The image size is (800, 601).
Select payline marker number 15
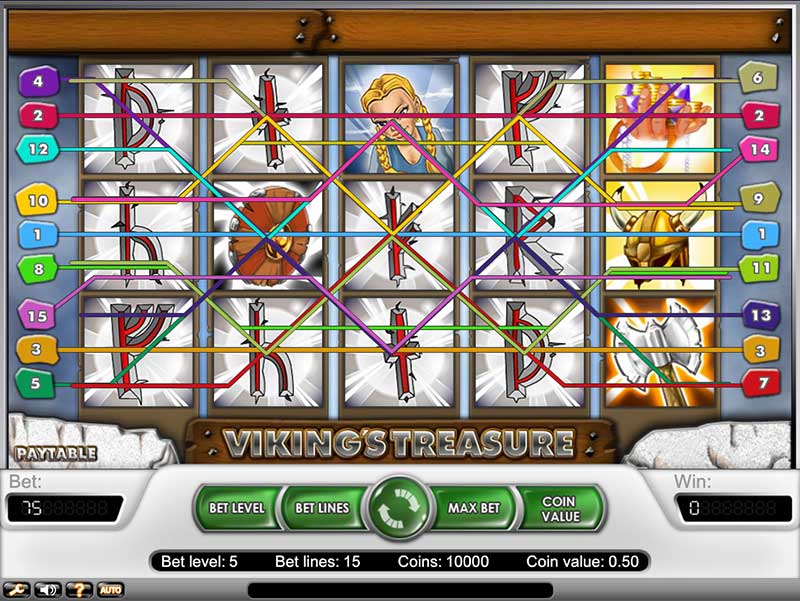point(38,315)
